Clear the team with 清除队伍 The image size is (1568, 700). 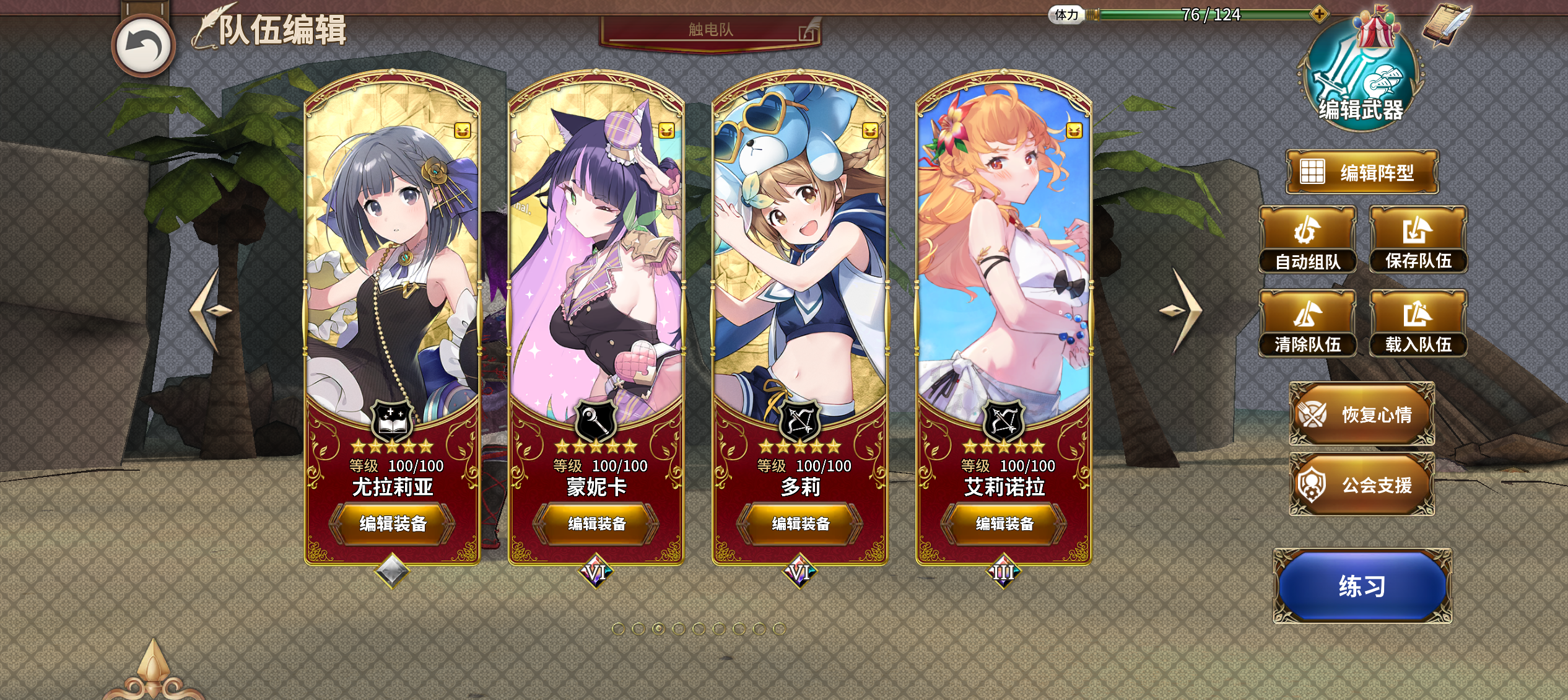[x=1307, y=323]
